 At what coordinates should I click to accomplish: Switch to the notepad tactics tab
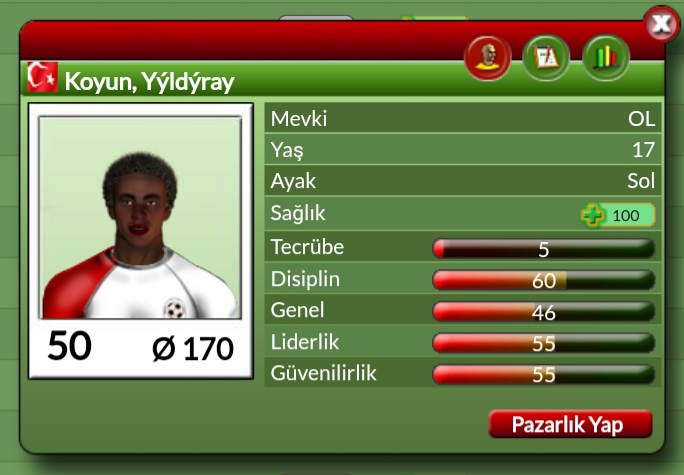[547, 58]
